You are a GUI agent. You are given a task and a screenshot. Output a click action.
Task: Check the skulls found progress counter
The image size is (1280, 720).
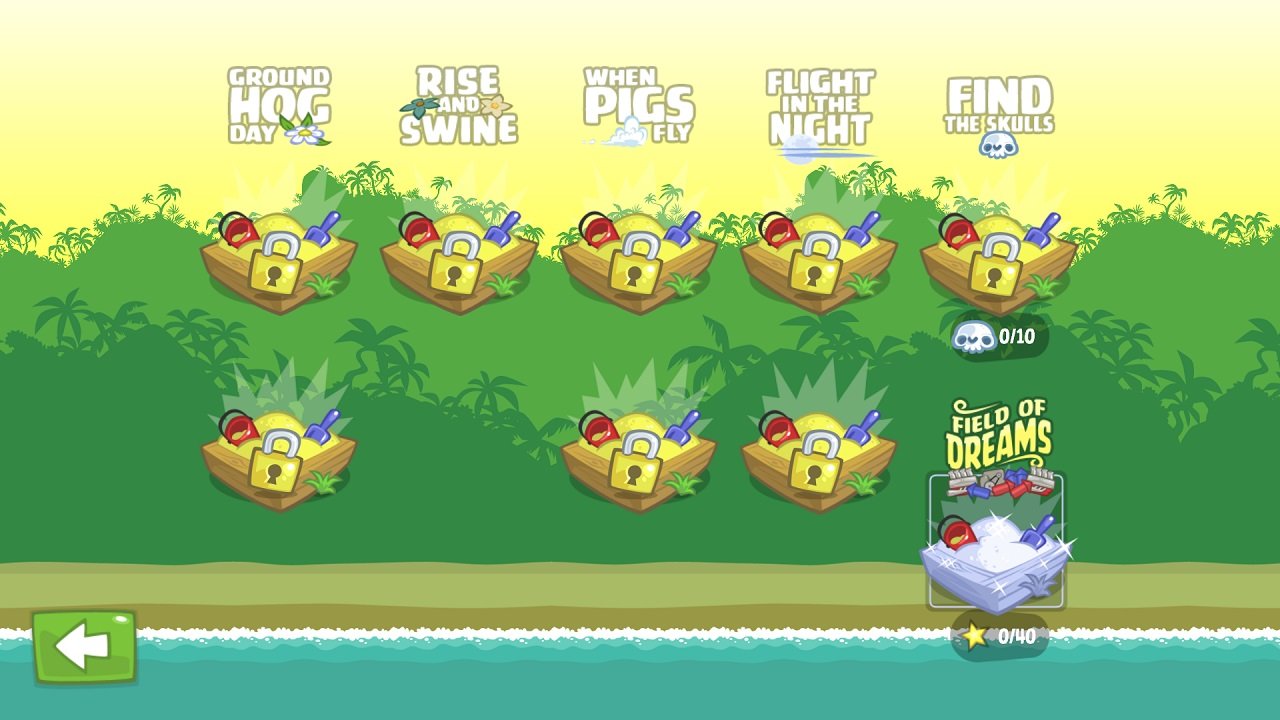pos(995,336)
